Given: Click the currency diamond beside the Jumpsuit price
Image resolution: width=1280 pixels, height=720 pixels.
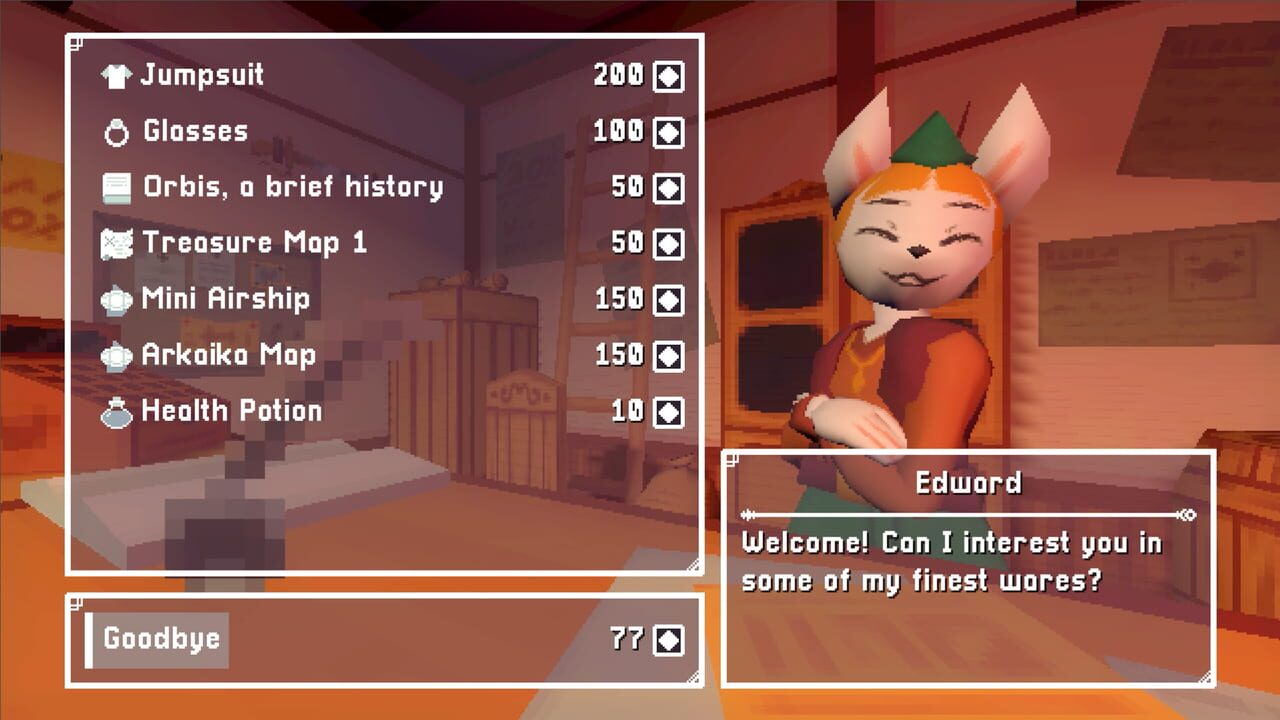Looking at the screenshot, I should coord(667,74).
